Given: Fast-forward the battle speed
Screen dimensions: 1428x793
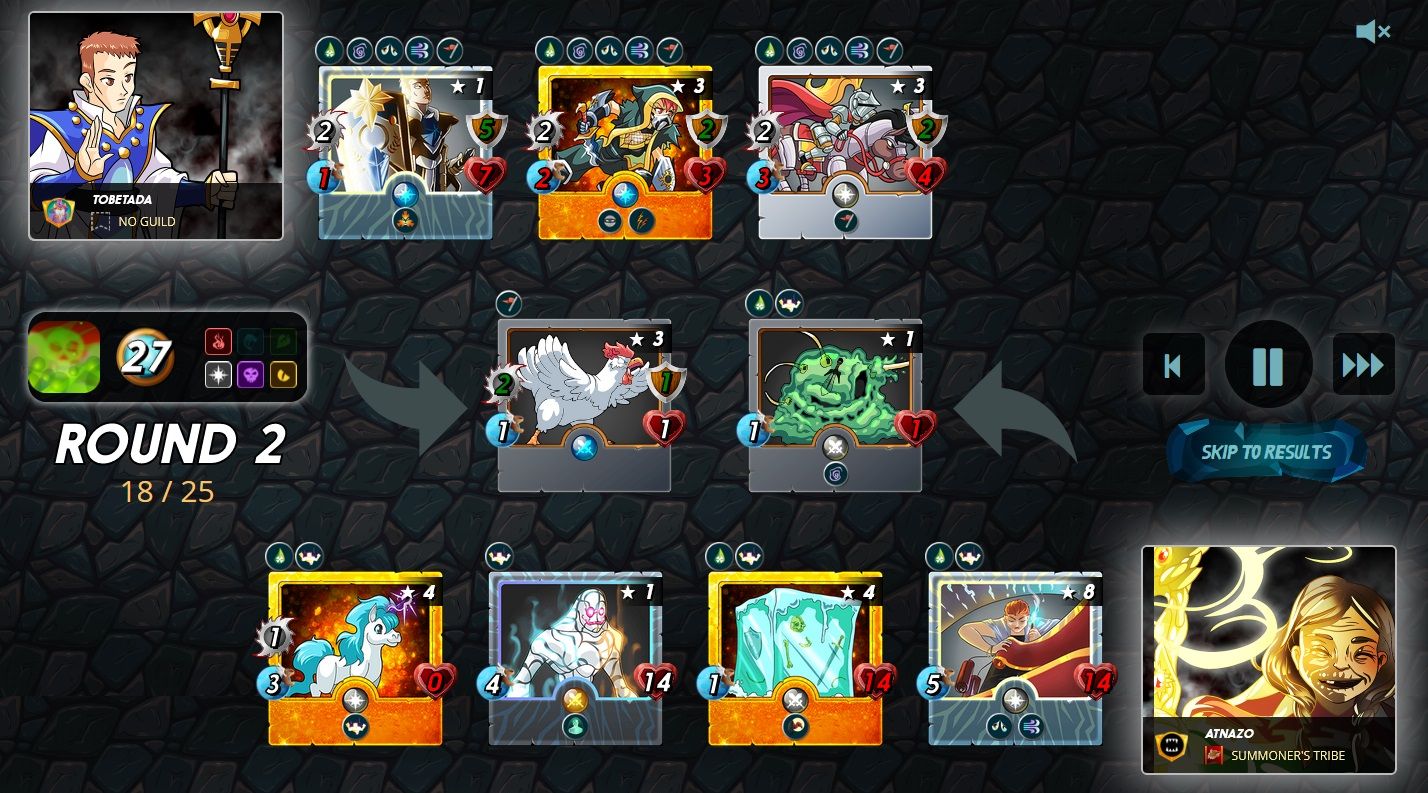Looking at the screenshot, I should tap(1363, 365).
